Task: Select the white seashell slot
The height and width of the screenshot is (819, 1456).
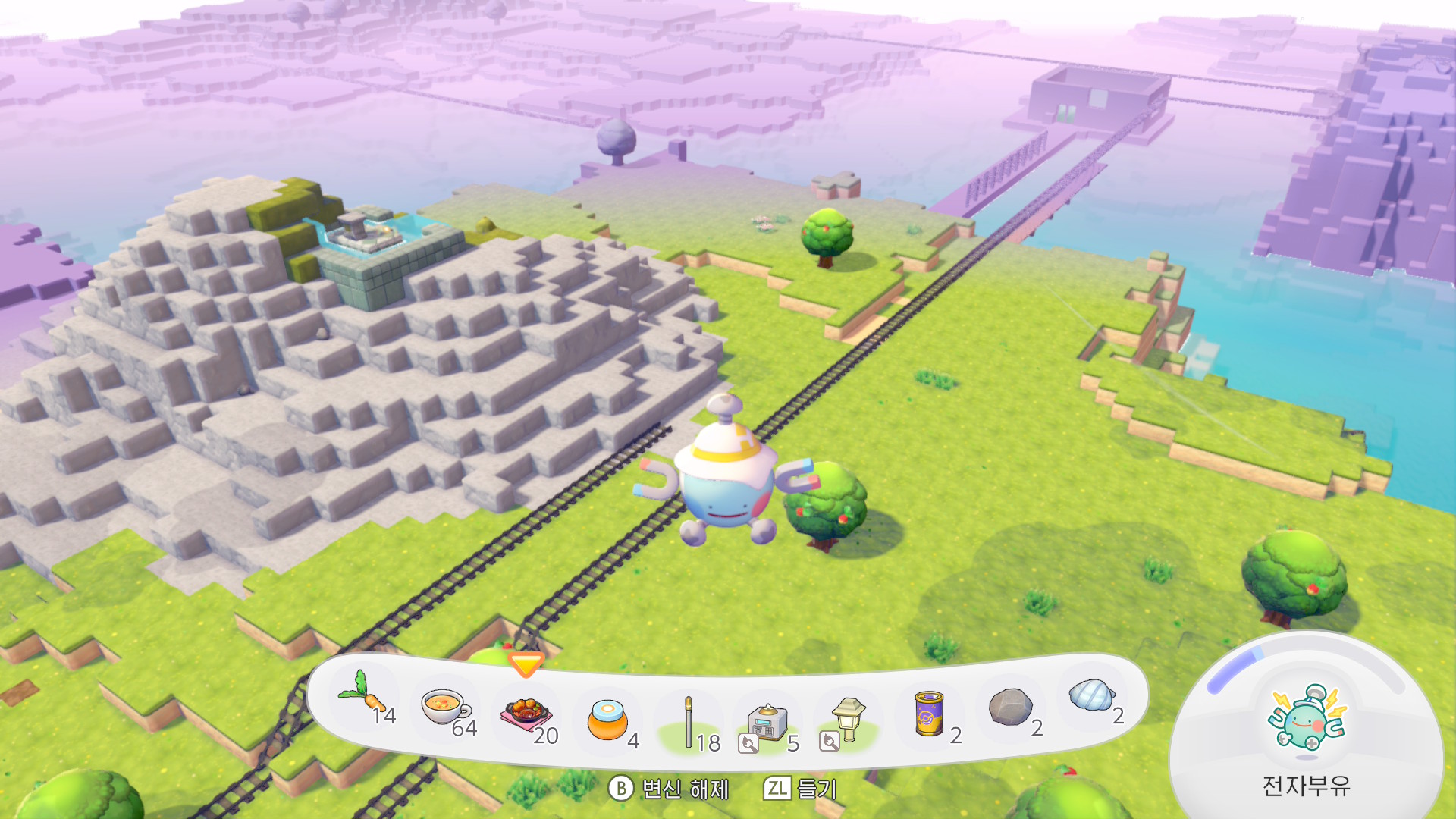Action: 1091,695
